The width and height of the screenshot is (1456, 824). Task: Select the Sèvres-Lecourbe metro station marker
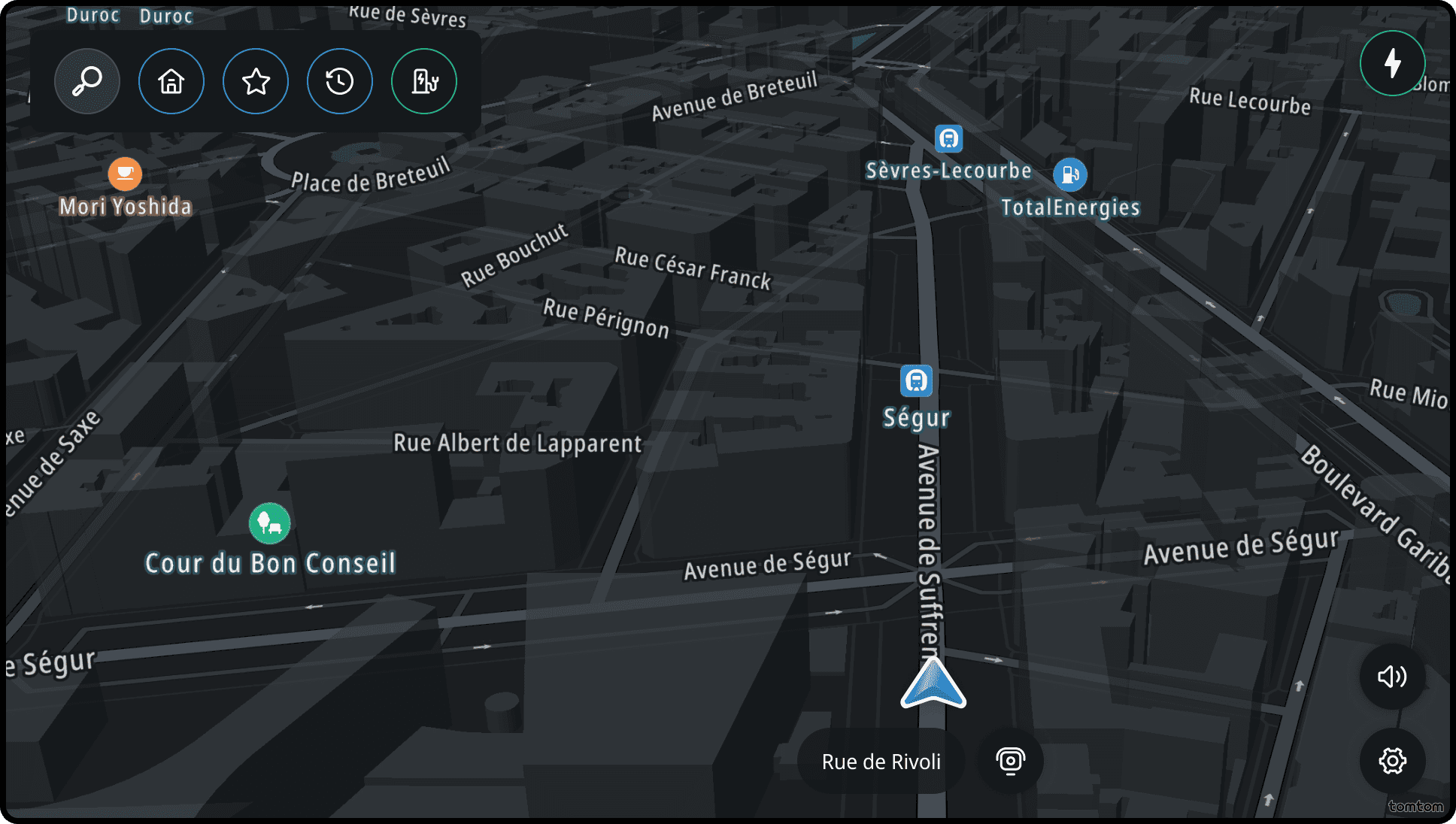tap(948, 139)
